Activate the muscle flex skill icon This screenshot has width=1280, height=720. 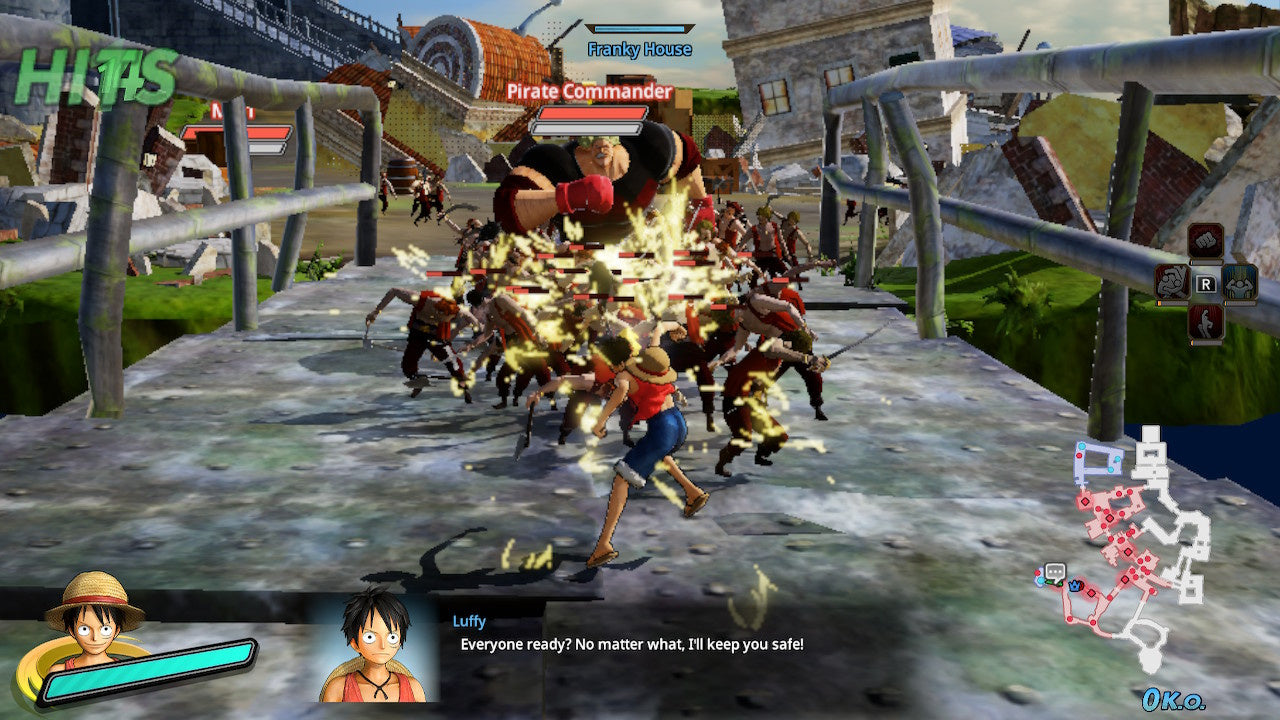click(1239, 284)
